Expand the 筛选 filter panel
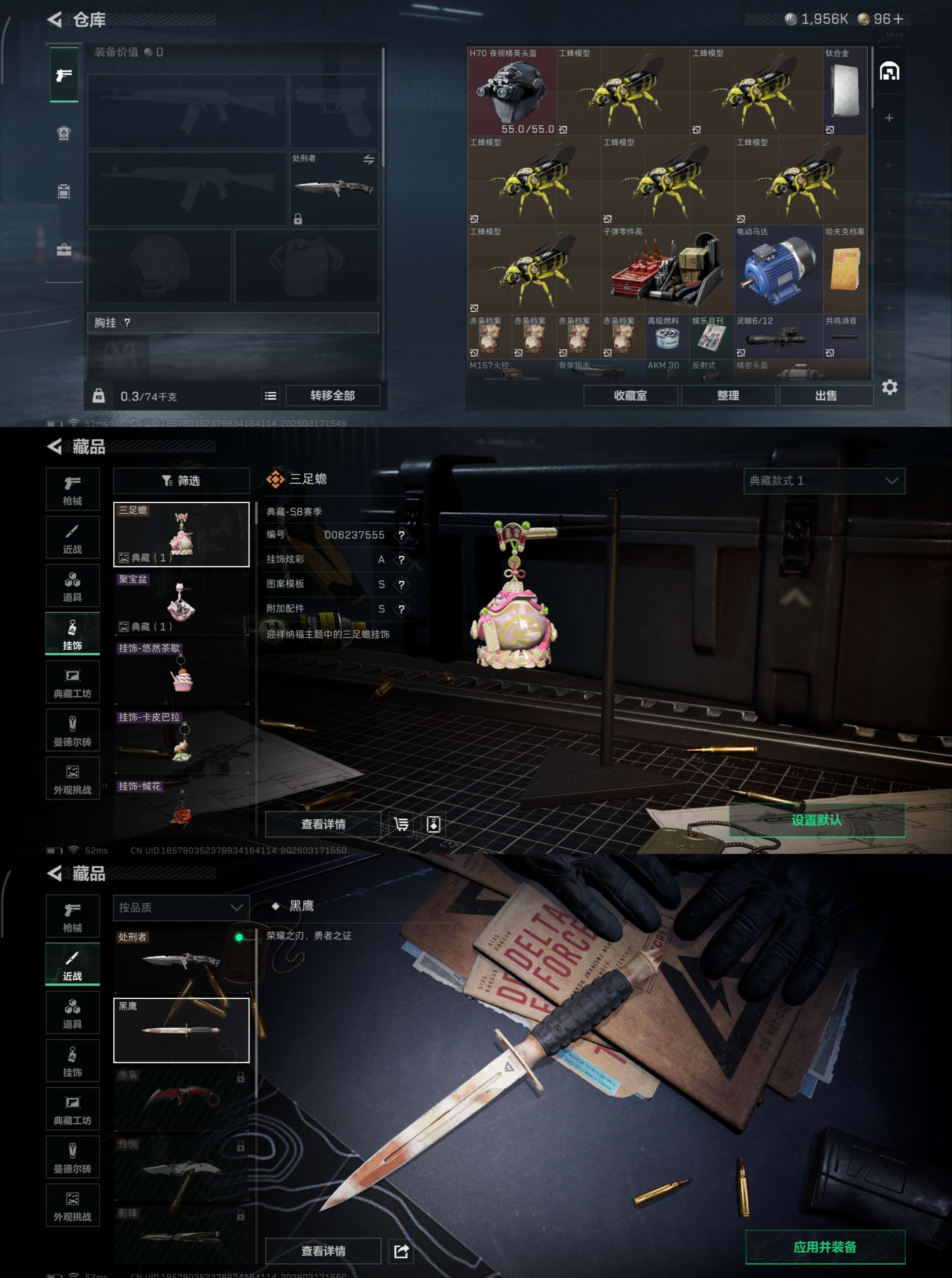Screen dimensions: 952x1278 (x=181, y=481)
